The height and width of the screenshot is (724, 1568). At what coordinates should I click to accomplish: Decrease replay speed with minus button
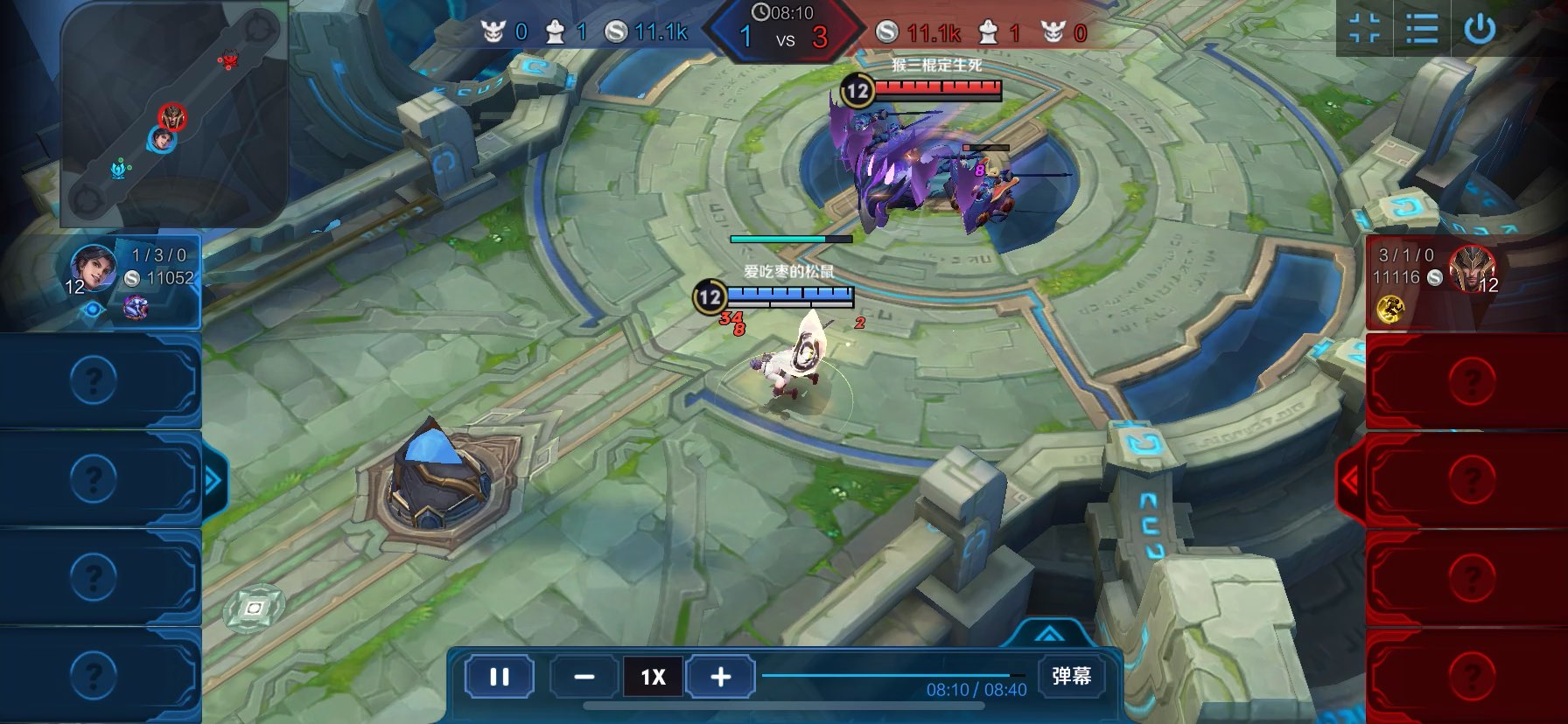point(584,677)
